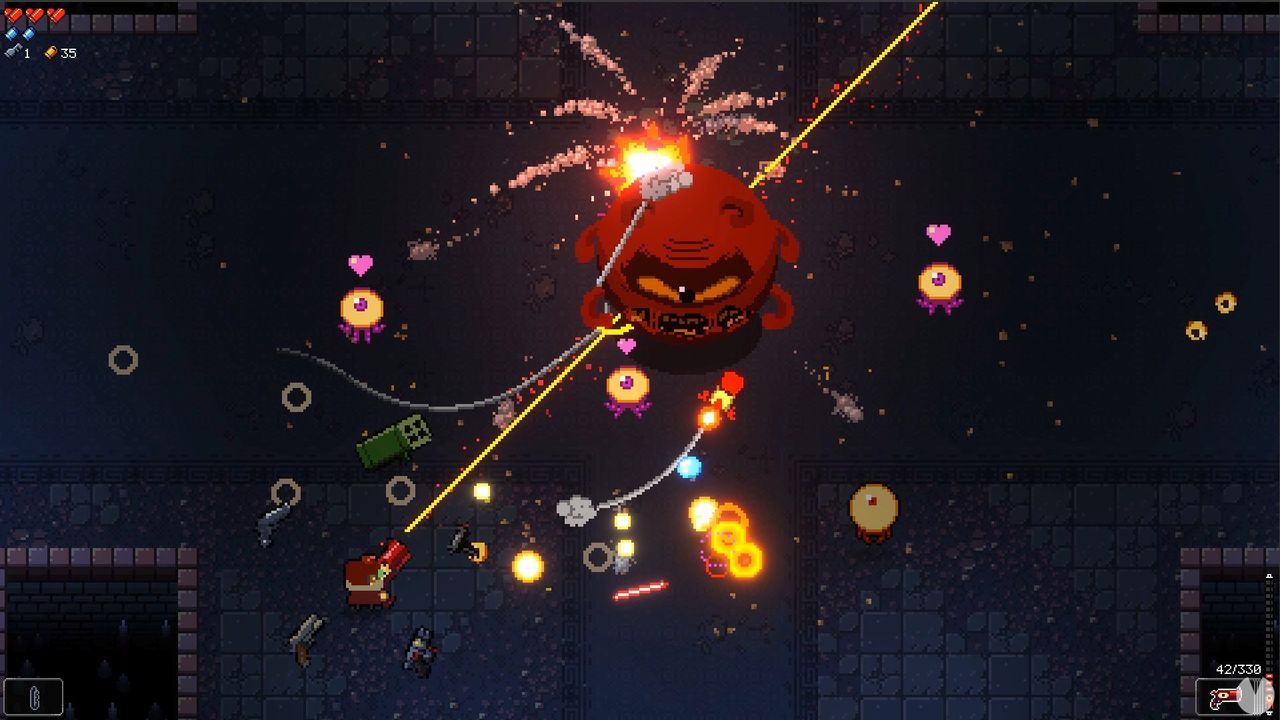Click the equipped revolver icon in ammo box
The width and height of the screenshot is (1280, 720).
click(x=1226, y=694)
